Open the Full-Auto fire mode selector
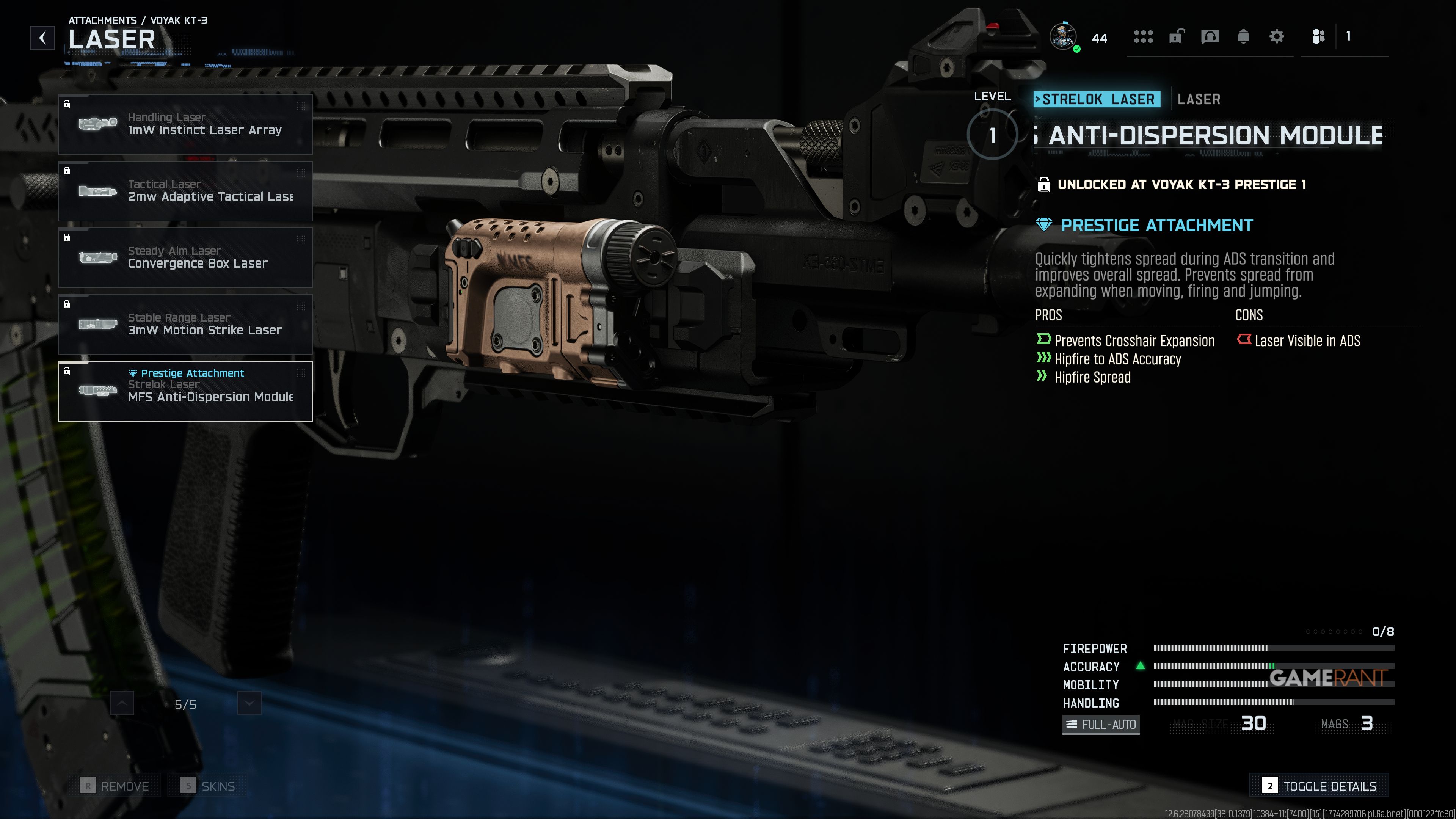 pos(1100,724)
